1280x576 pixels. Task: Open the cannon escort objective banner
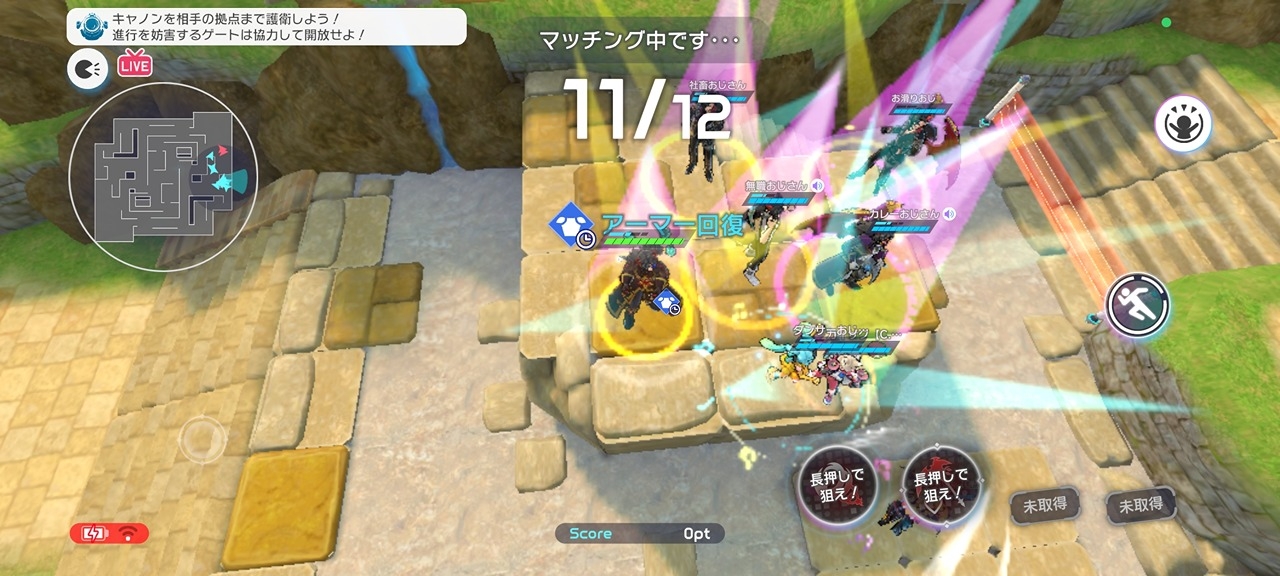pyautogui.click(x=267, y=27)
